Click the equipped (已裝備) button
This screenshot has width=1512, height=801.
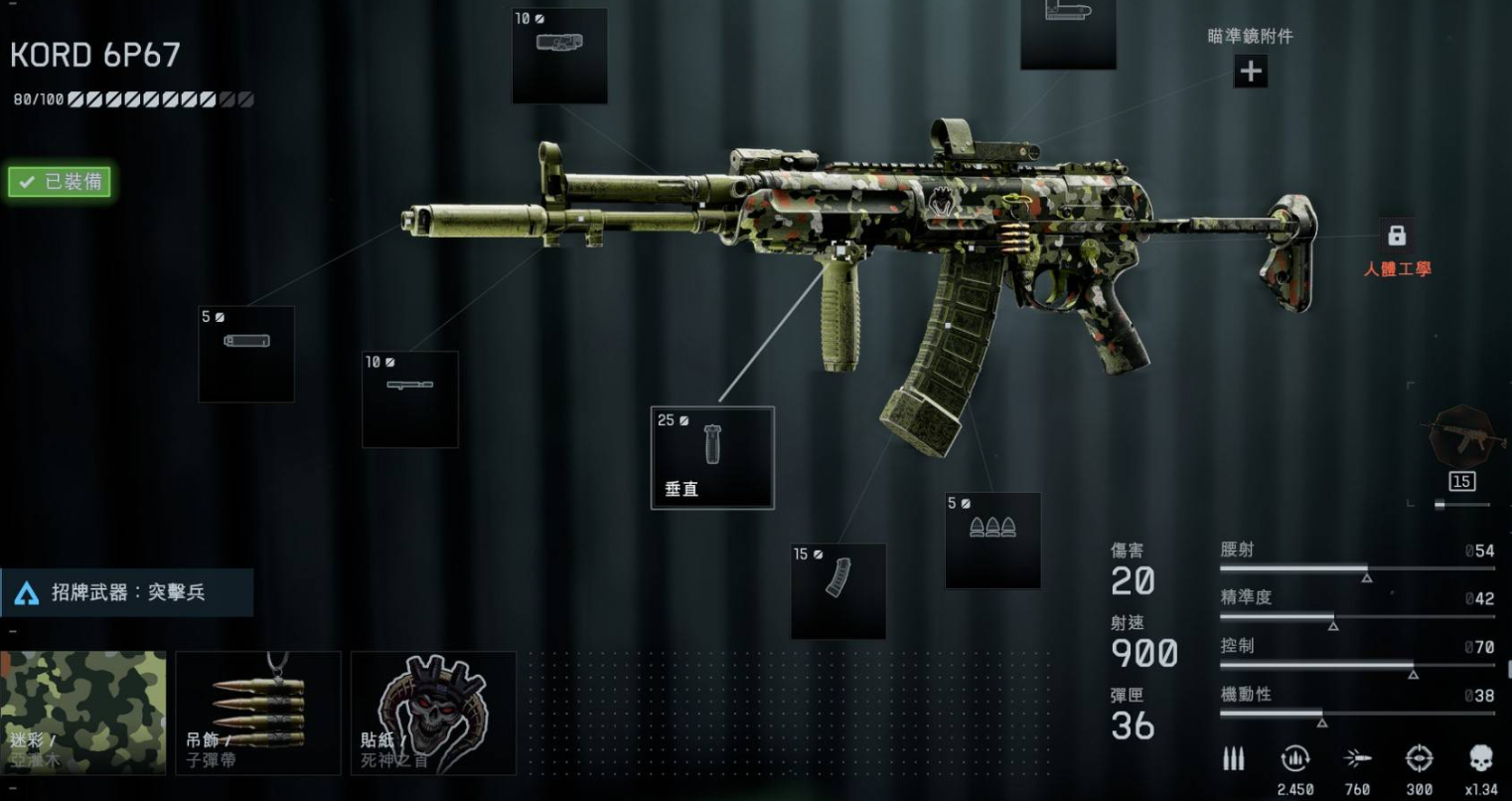point(60,182)
